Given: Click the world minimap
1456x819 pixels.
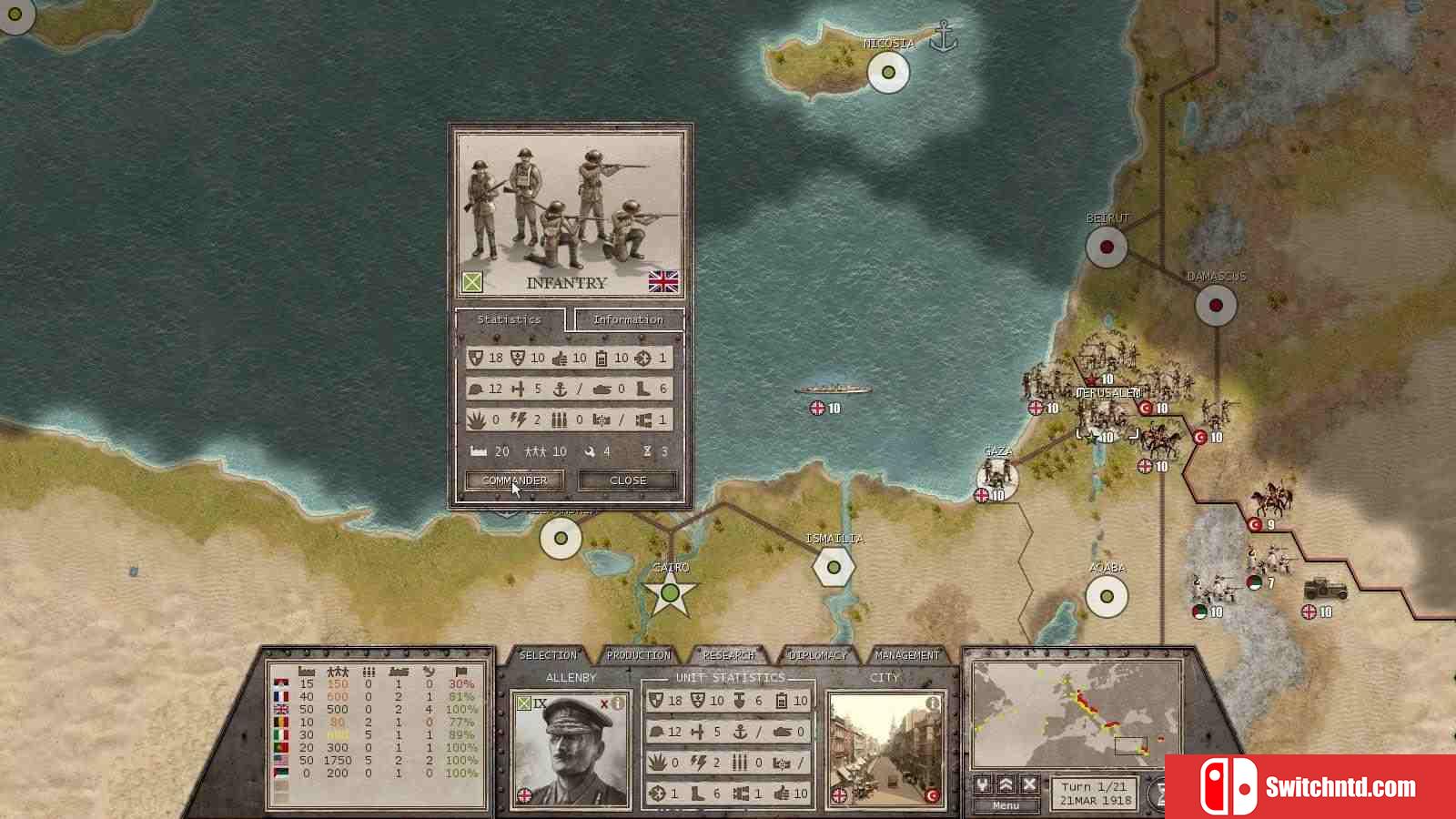Looking at the screenshot, I should [x=1076, y=715].
